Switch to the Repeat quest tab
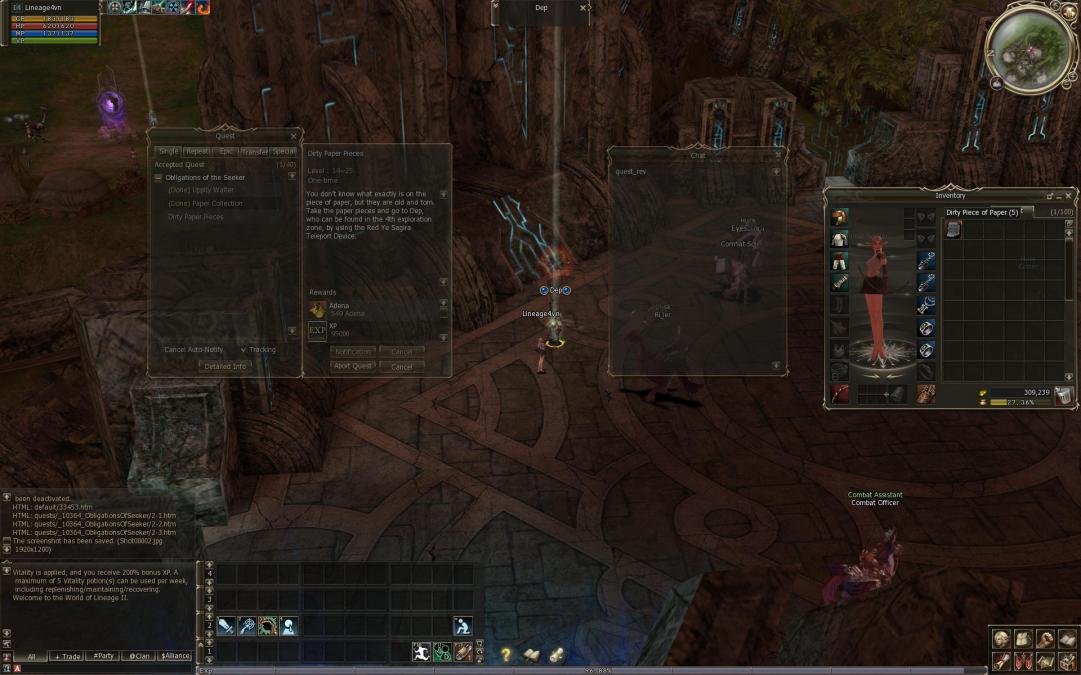The height and width of the screenshot is (675, 1081). pyautogui.click(x=197, y=151)
